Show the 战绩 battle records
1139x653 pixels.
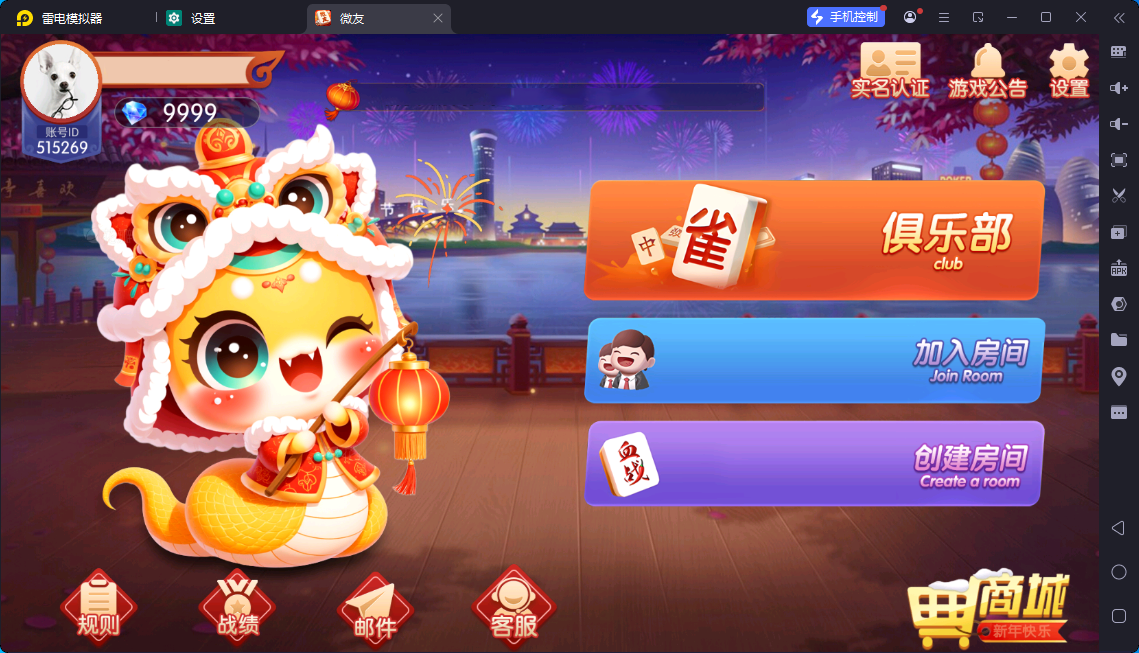click(237, 608)
